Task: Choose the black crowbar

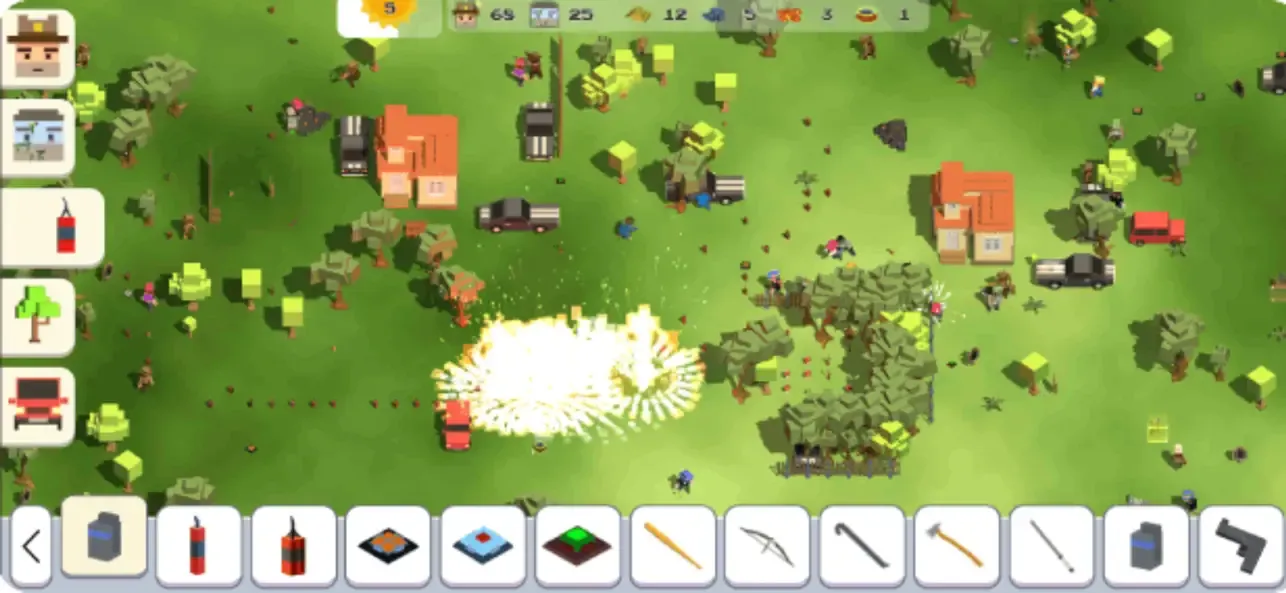Action: 862,547
